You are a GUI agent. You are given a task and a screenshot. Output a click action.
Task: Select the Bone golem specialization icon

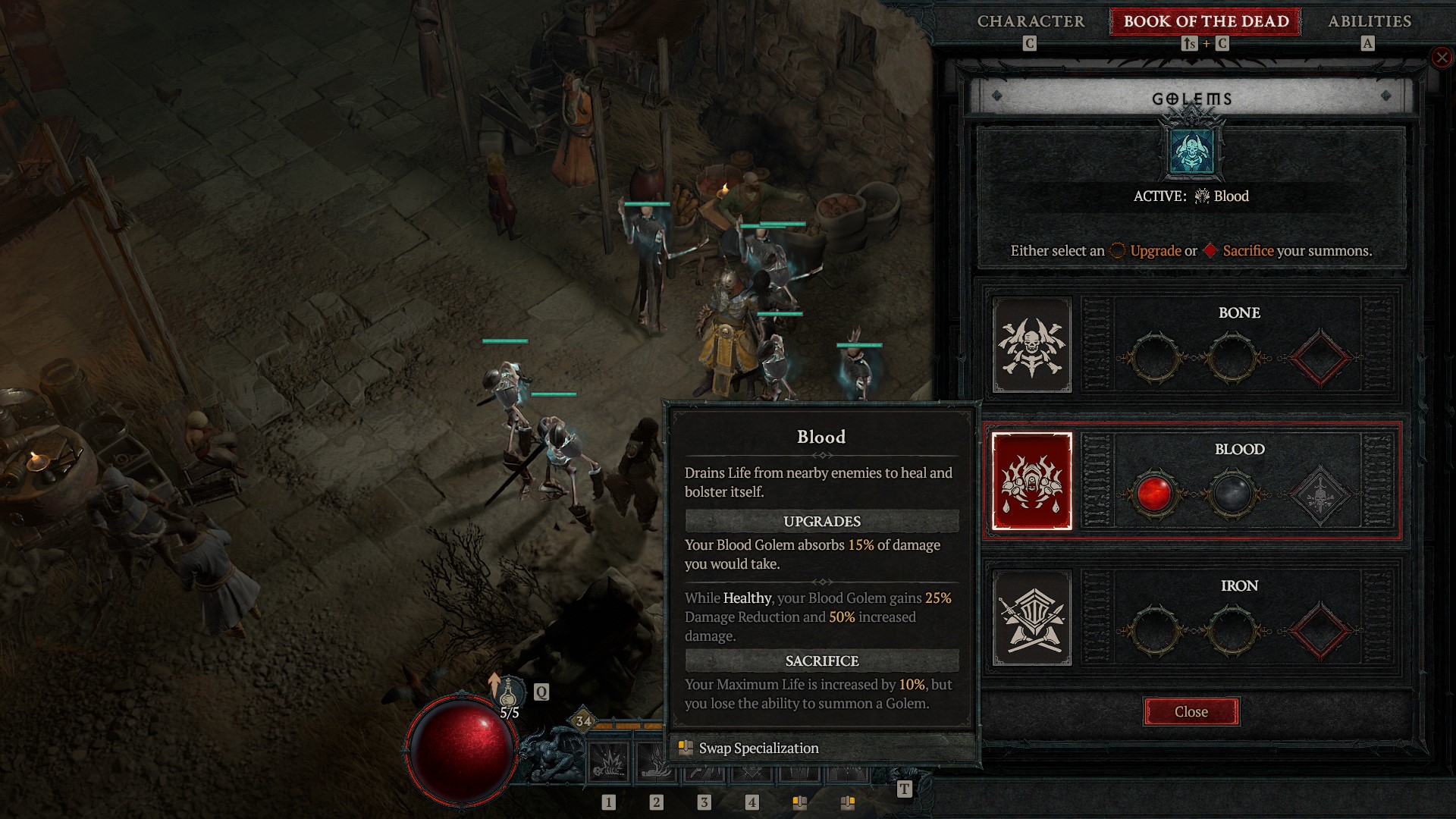click(x=1032, y=345)
